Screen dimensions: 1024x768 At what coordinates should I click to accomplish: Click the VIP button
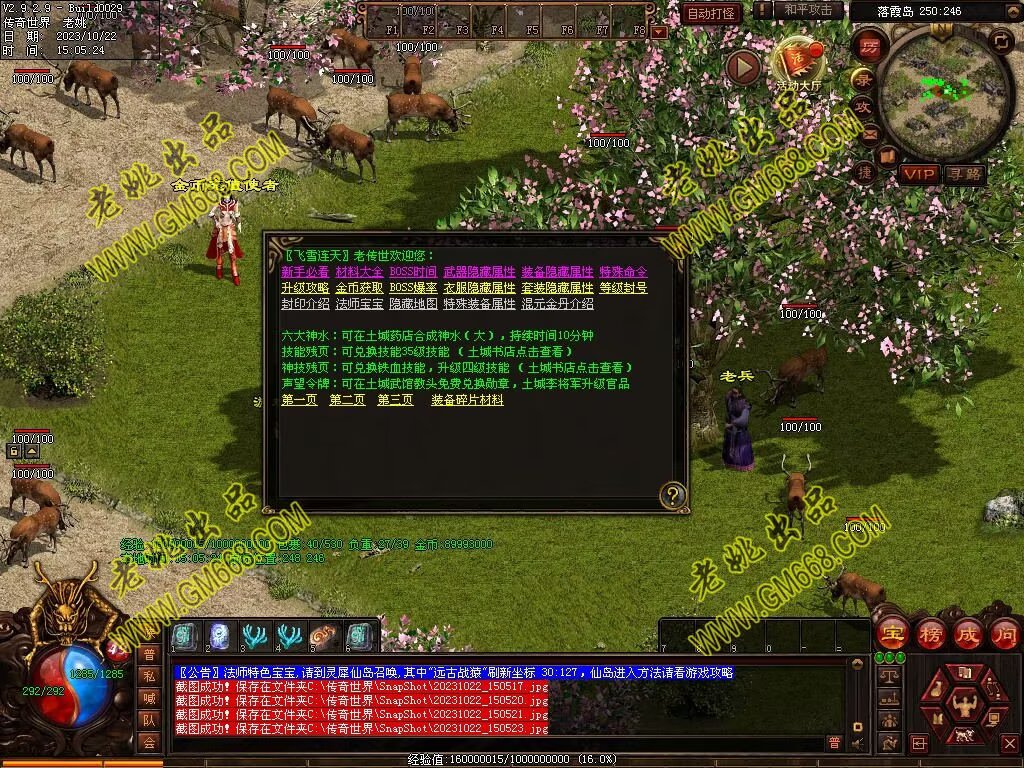(917, 174)
